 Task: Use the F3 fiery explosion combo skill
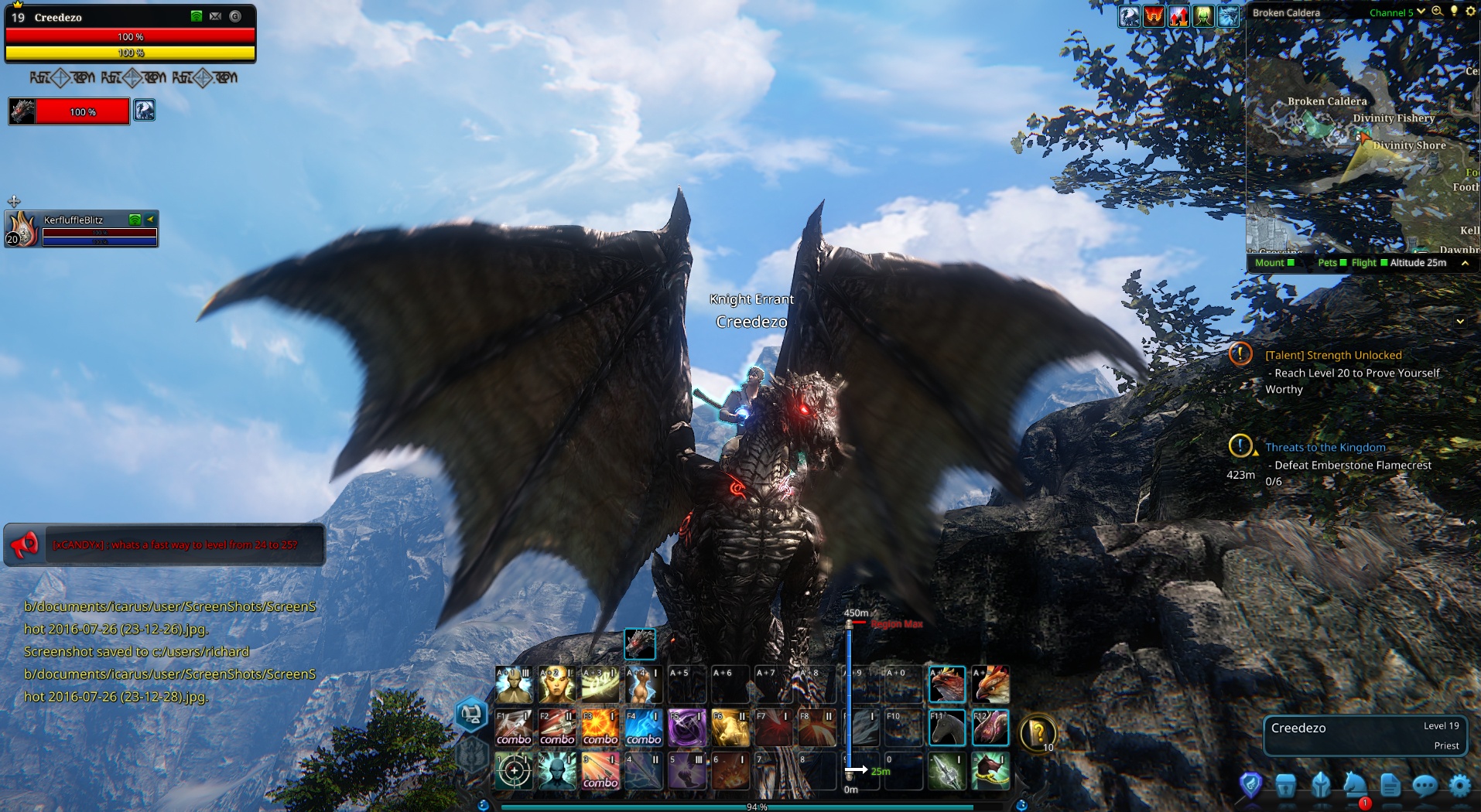(600, 728)
